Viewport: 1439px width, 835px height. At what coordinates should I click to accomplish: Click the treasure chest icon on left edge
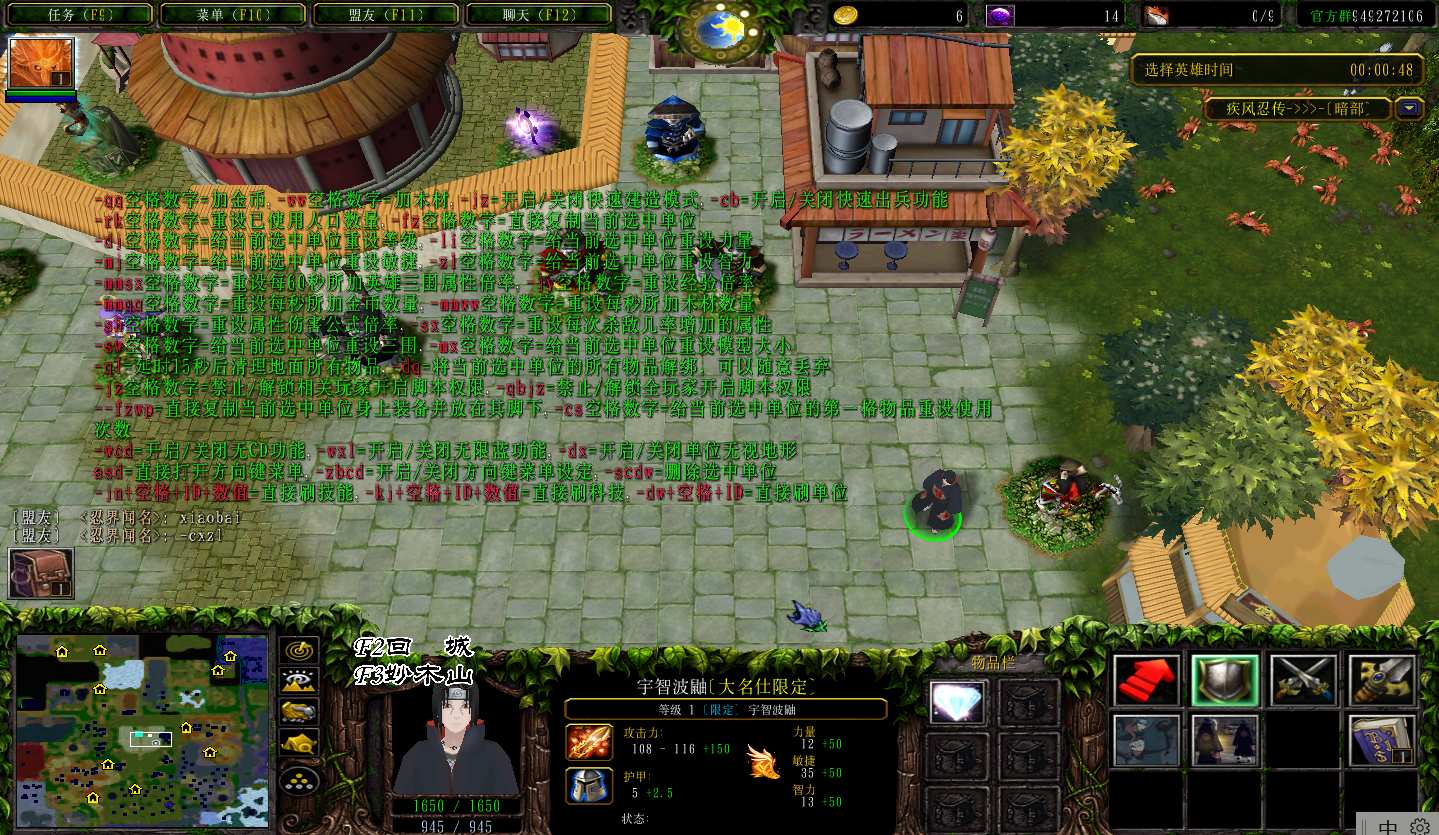pyautogui.click(x=41, y=574)
